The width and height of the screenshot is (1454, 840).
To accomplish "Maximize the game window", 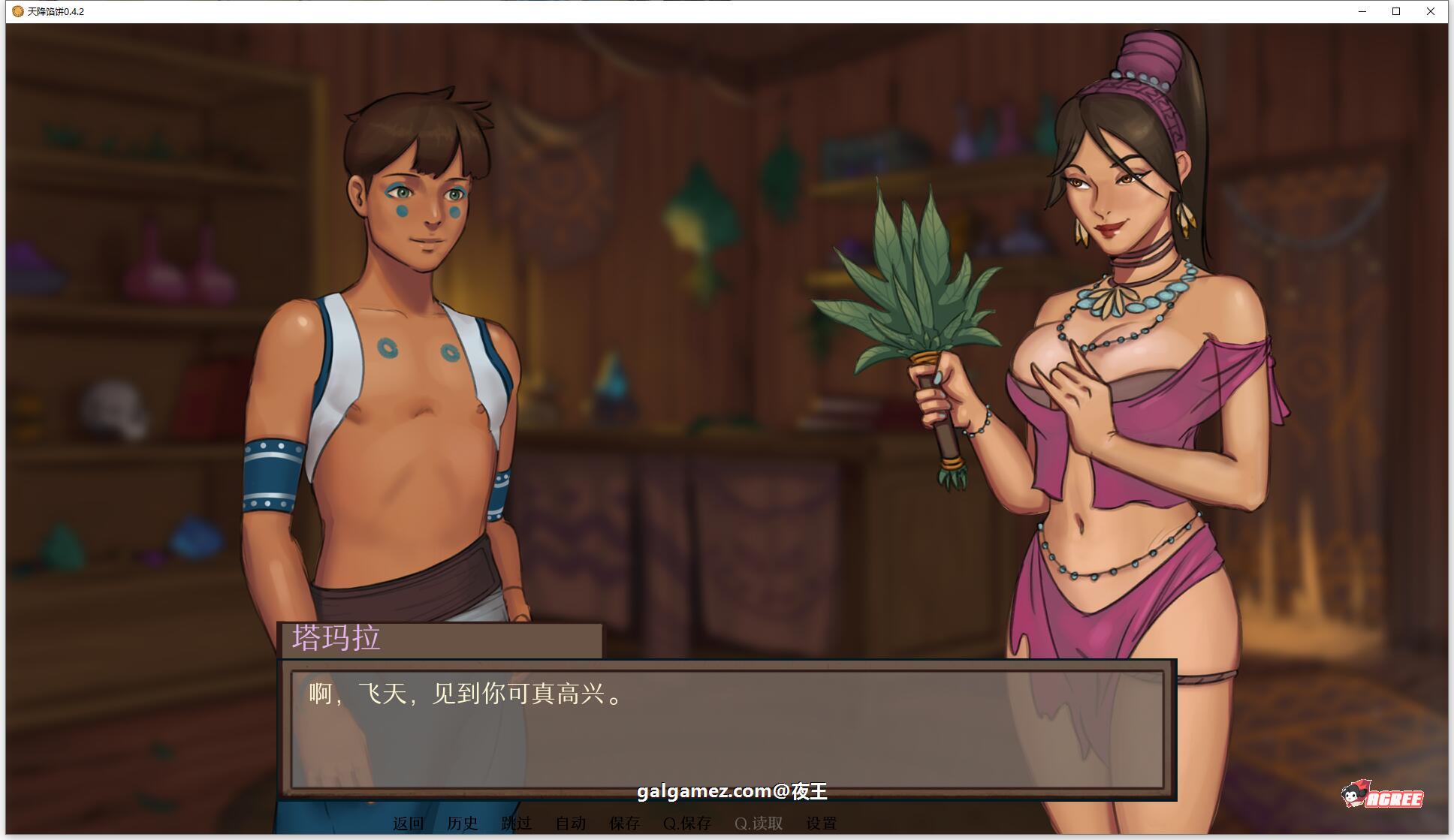I will point(1396,11).
